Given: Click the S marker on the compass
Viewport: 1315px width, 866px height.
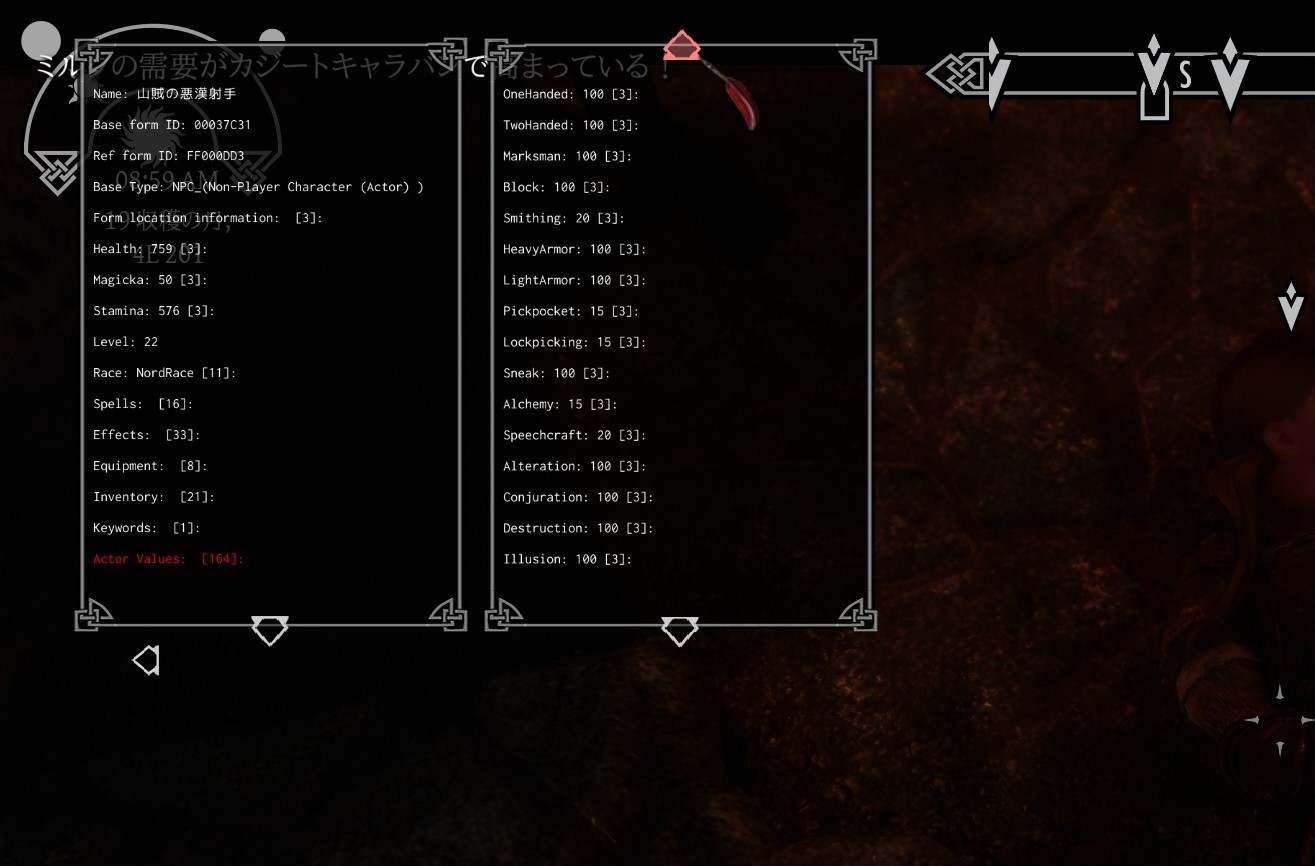Looking at the screenshot, I should pos(1183,73).
